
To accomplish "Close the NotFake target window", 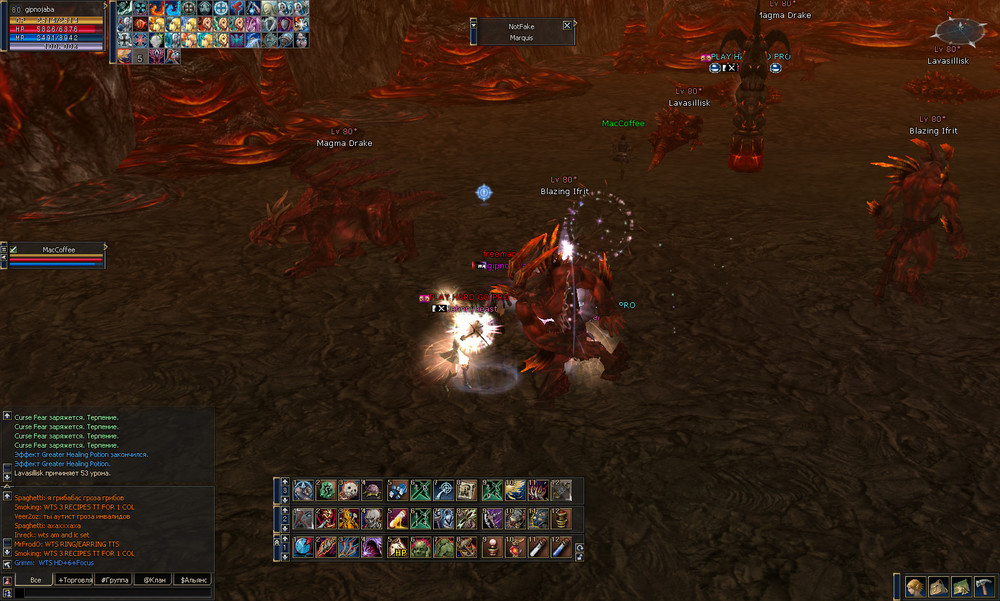I will (x=567, y=25).
